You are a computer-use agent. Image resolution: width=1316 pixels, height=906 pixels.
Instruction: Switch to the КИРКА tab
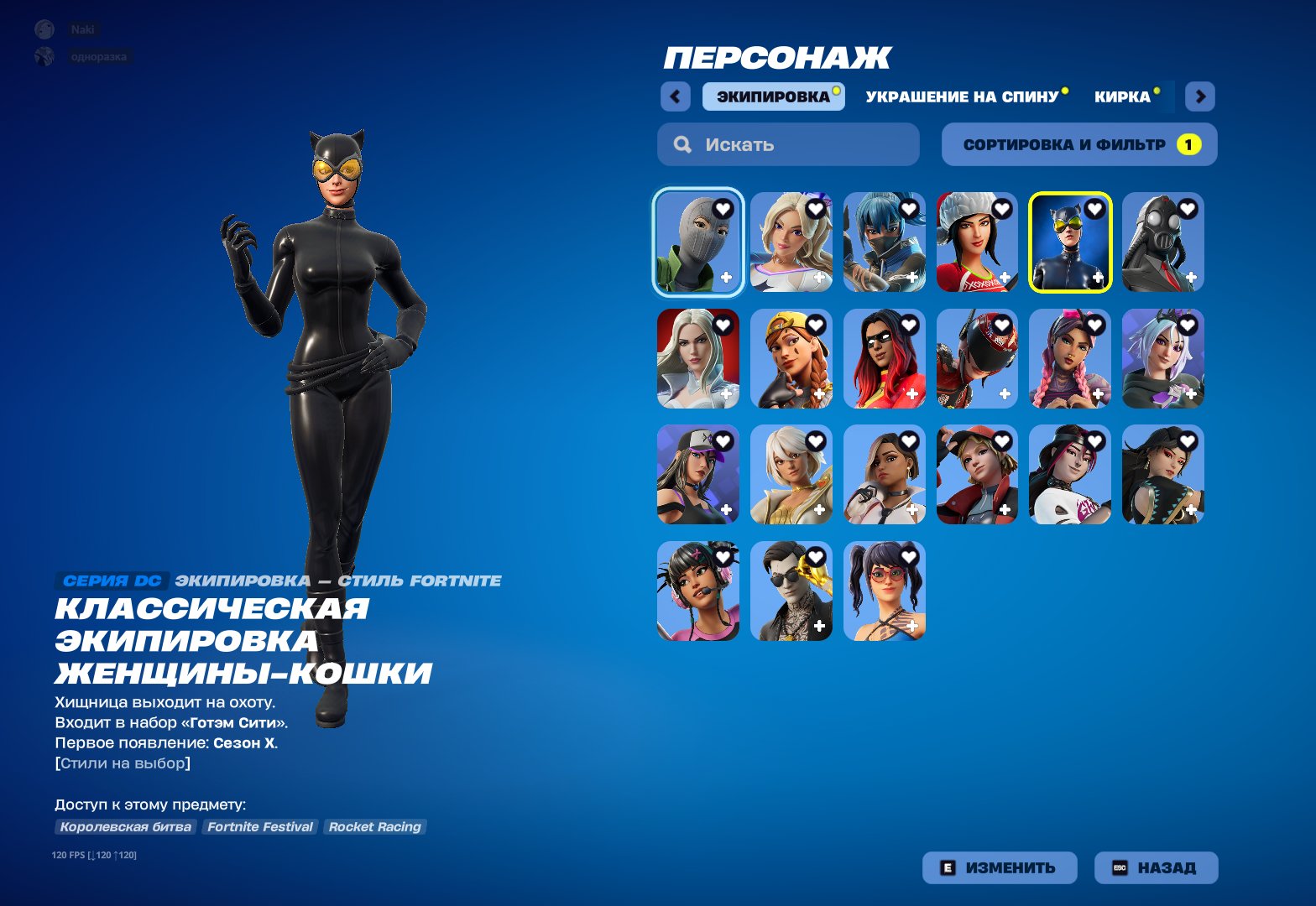click(1123, 96)
